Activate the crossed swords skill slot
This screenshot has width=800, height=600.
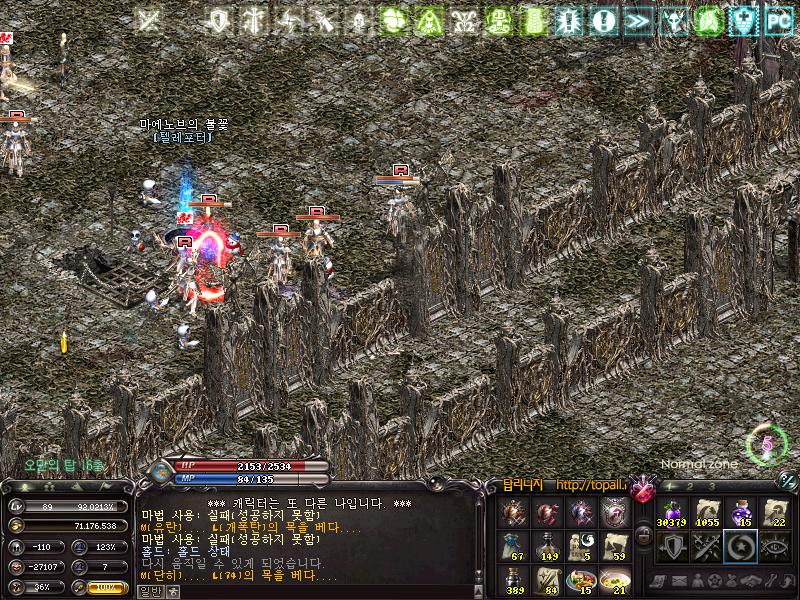708,546
